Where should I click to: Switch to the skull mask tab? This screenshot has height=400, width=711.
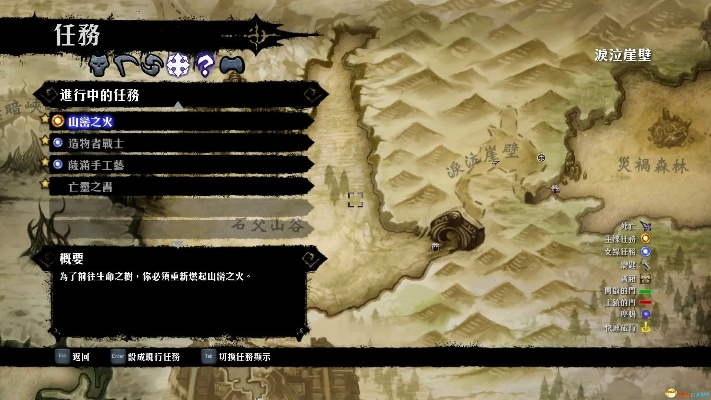[x=100, y=65]
